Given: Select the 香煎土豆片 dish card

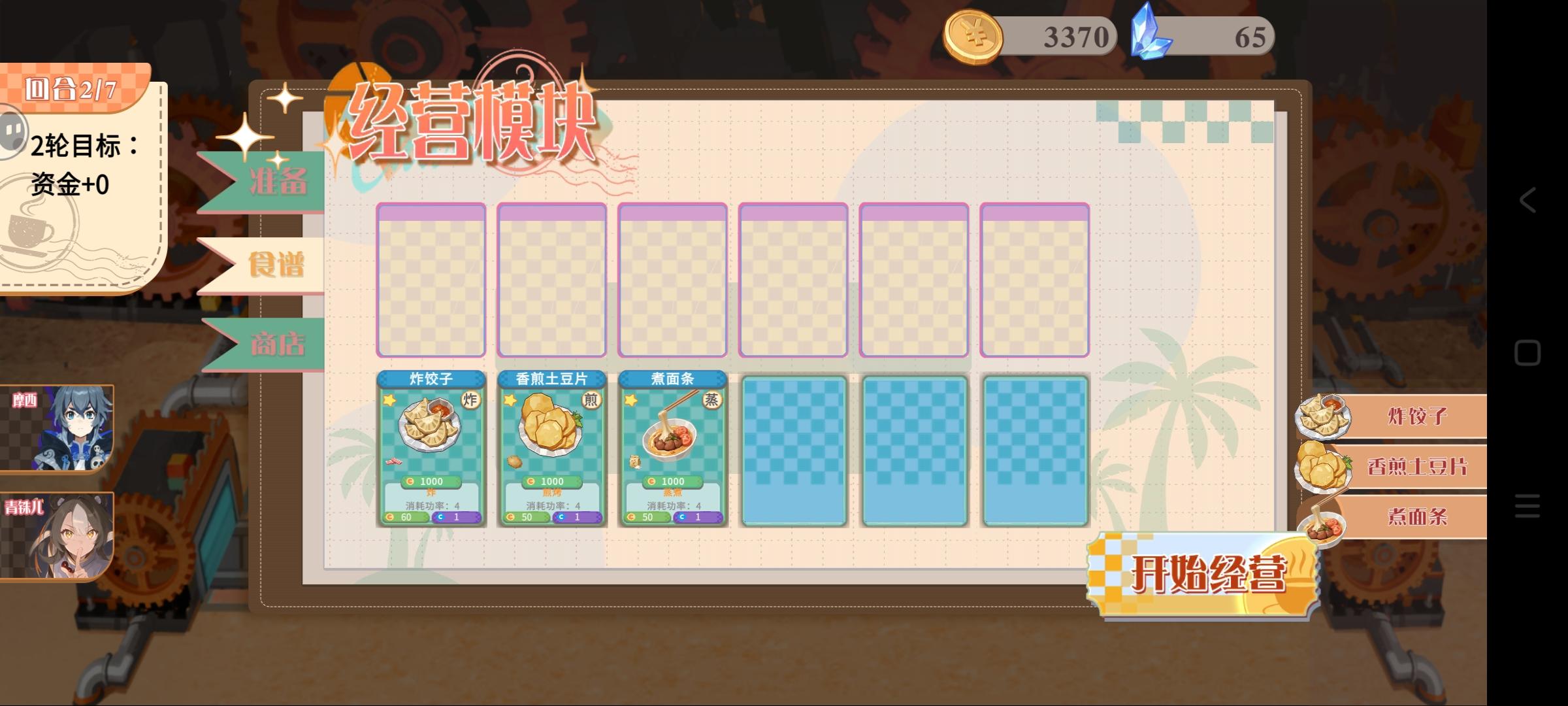Looking at the screenshot, I should pos(551,451).
